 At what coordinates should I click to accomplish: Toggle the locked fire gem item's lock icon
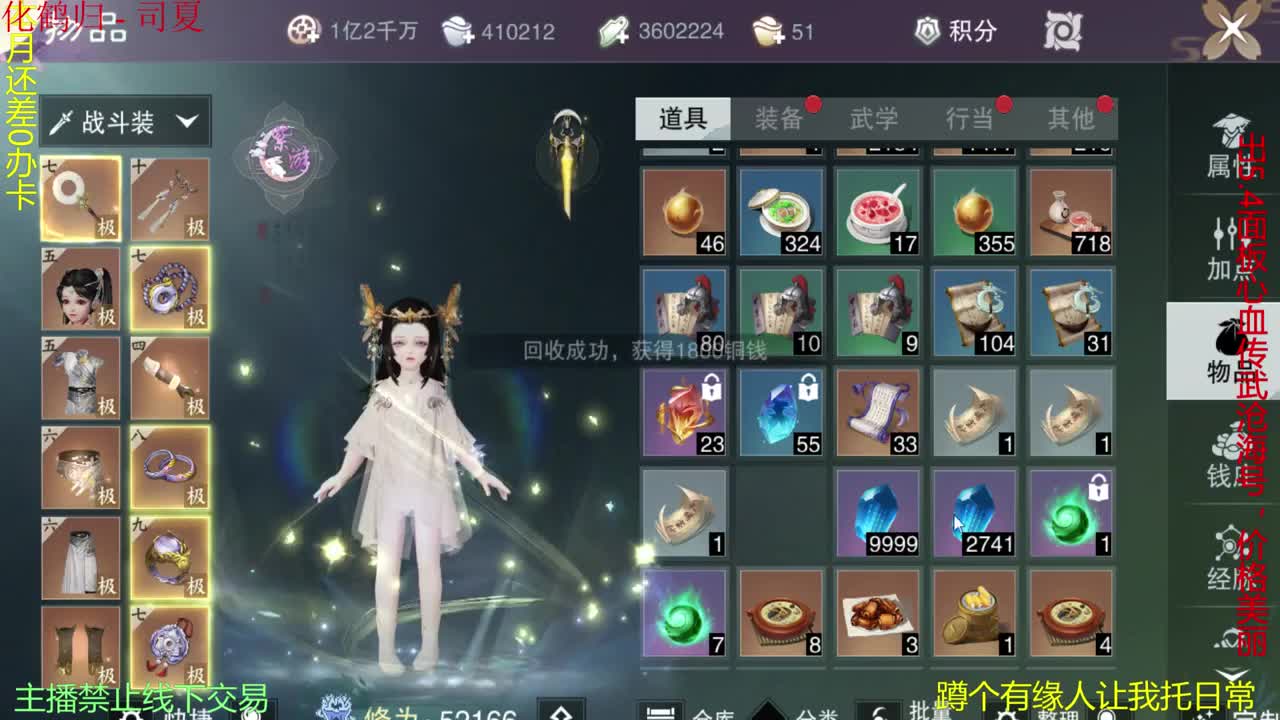(x=712, y=388)
